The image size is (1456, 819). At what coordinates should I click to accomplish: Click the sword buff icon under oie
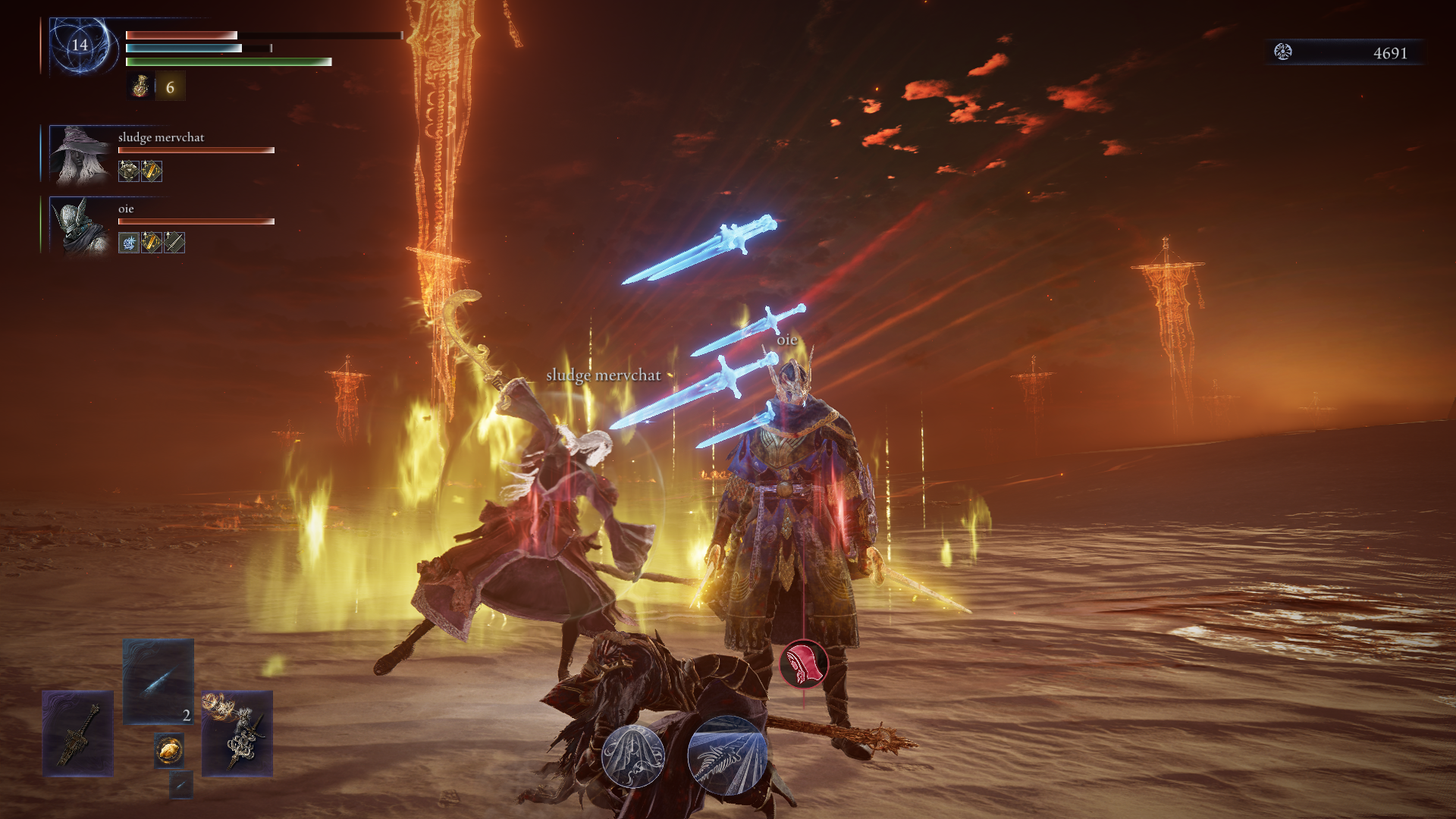pos(174,243)
